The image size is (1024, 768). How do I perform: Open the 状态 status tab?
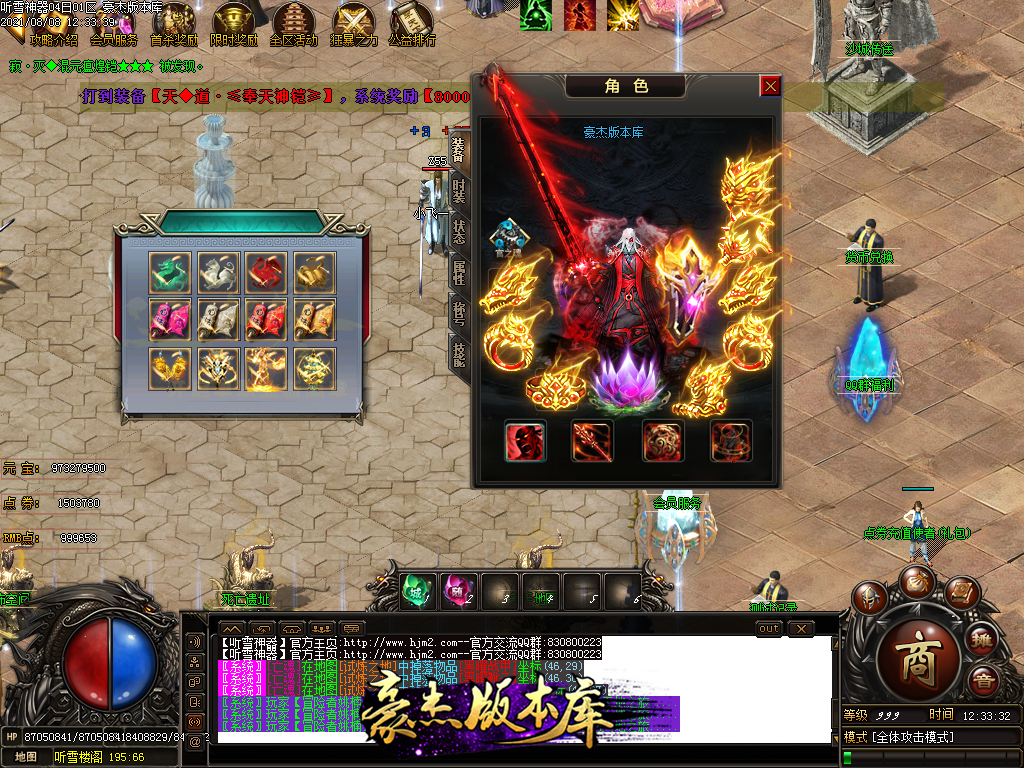[458, 230]
